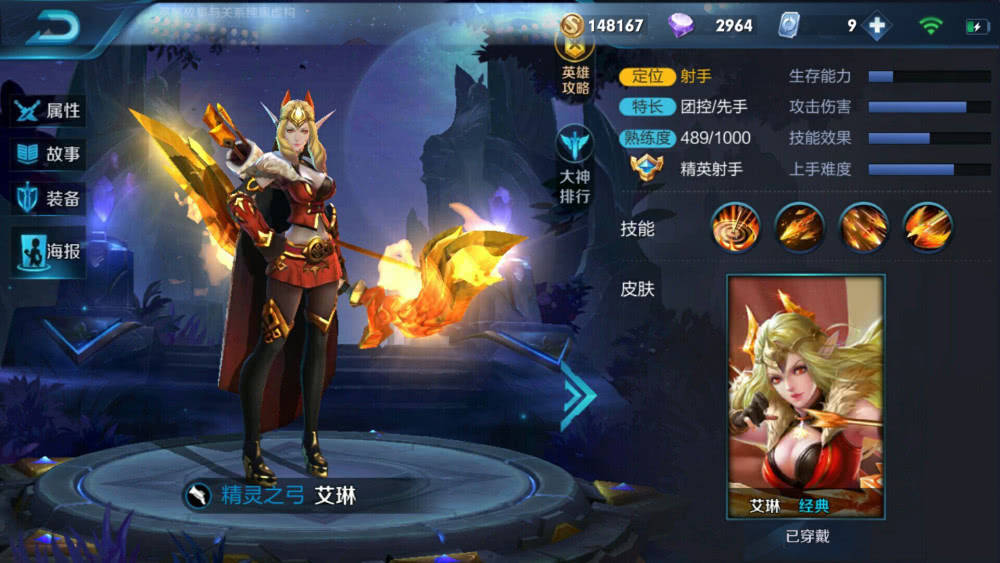Tap the blue plus button beside 9
The height and width of the screenshot is (563, 1000).
point(878,26)
